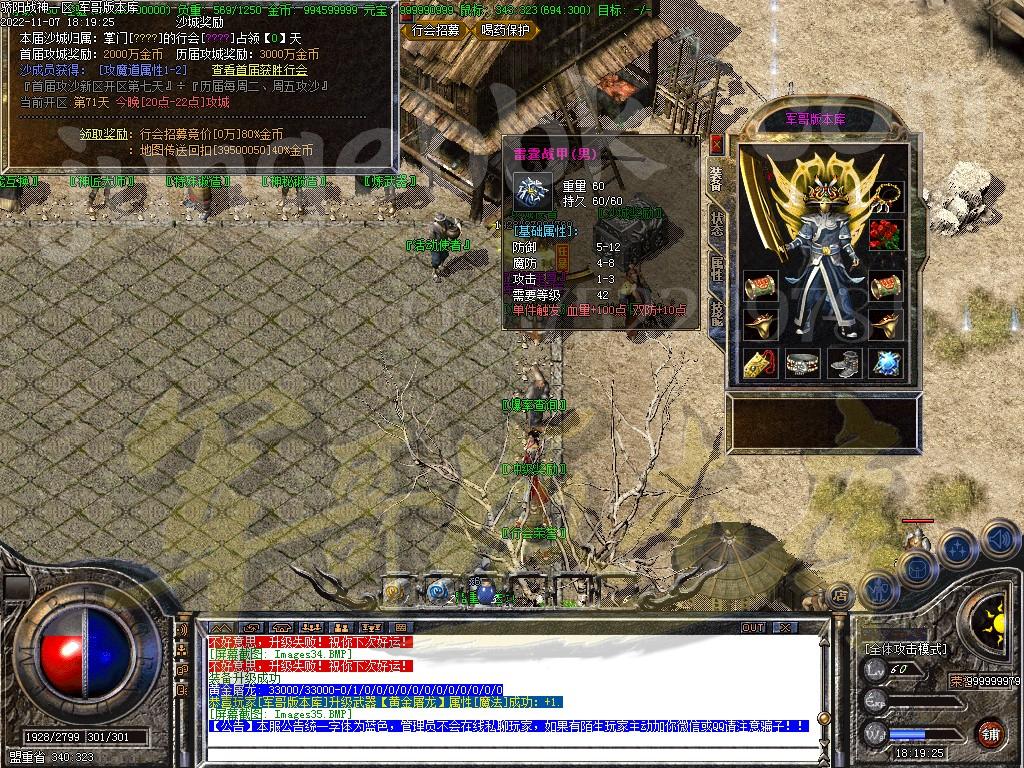Open the 铺 stall button
This screenshot has height=768, width=1024.
[989, 732]
